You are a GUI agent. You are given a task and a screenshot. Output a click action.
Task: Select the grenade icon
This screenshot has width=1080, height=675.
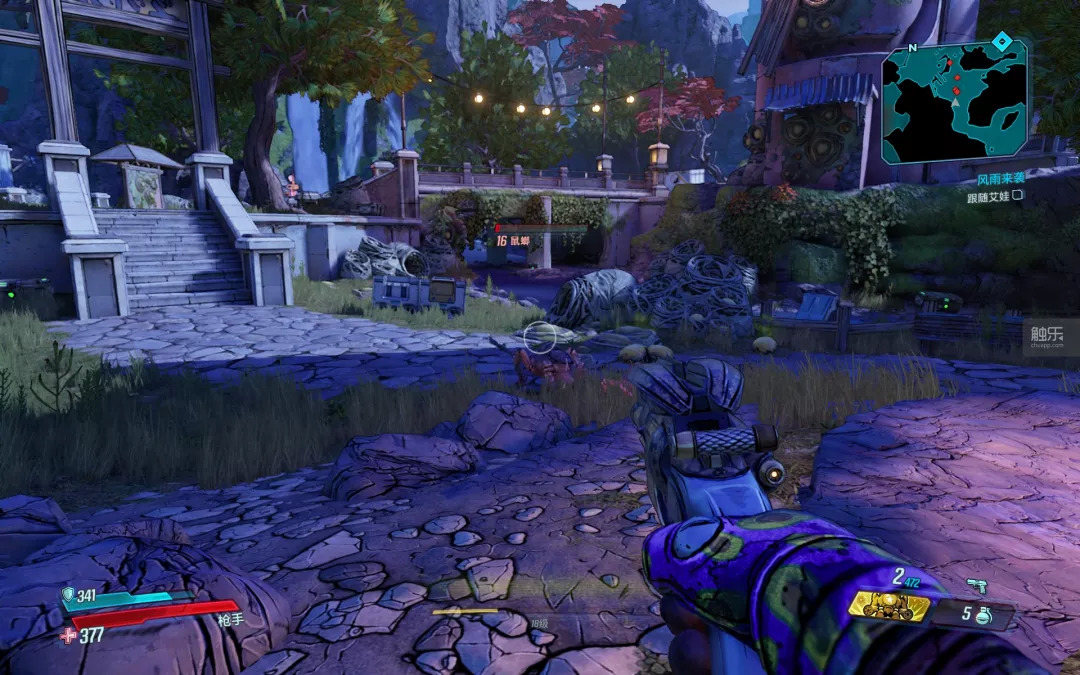tap(983, 614)
